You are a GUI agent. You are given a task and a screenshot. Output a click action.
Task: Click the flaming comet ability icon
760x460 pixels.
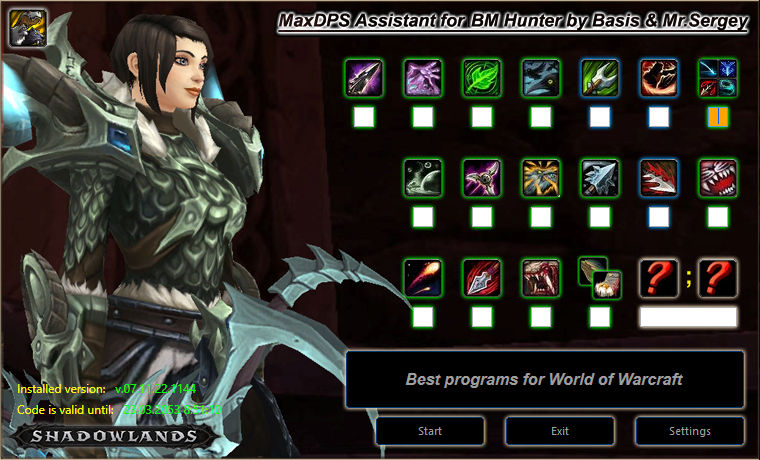pos(423,277)
